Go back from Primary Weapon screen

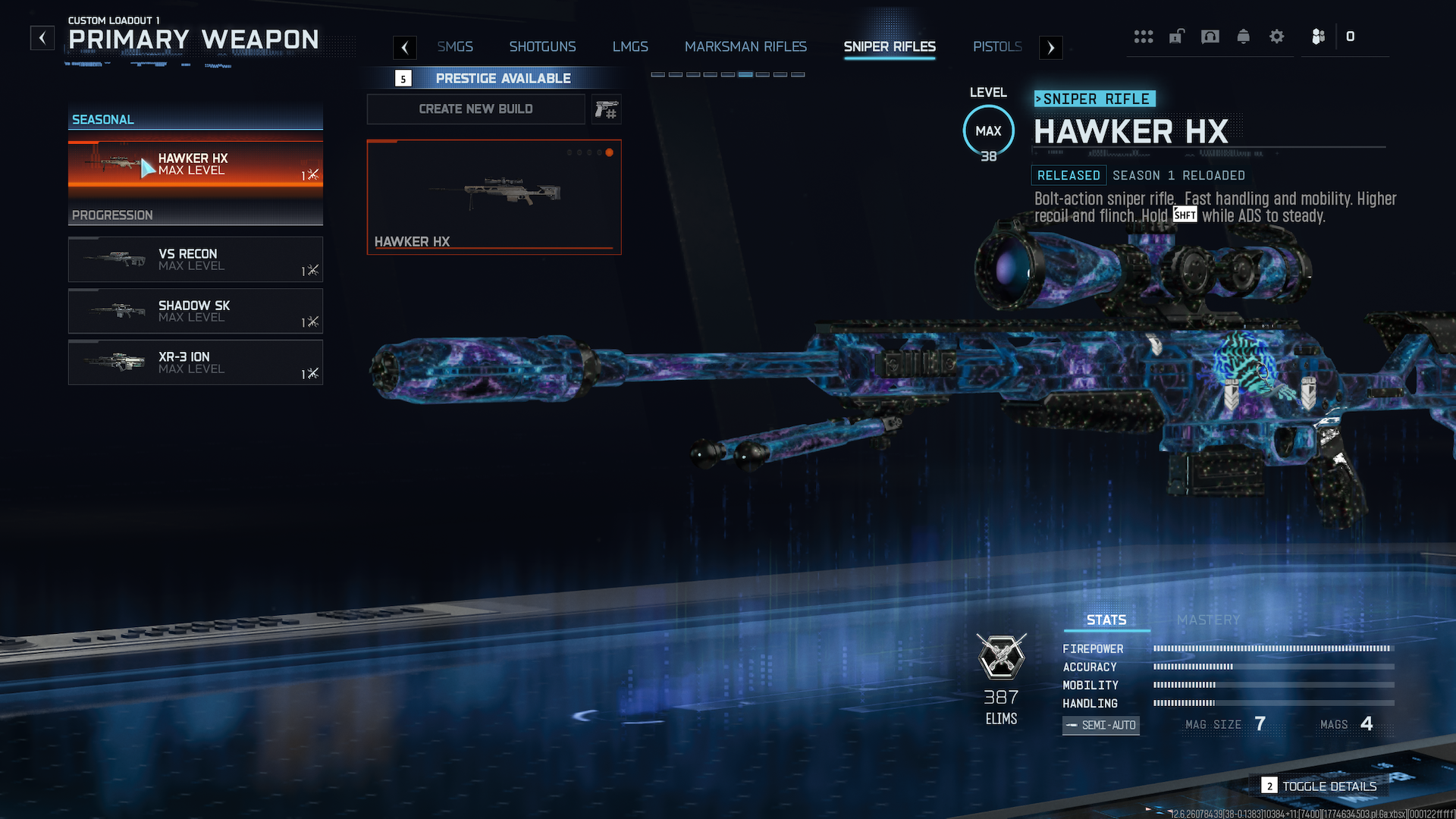[x=42, y=38]
